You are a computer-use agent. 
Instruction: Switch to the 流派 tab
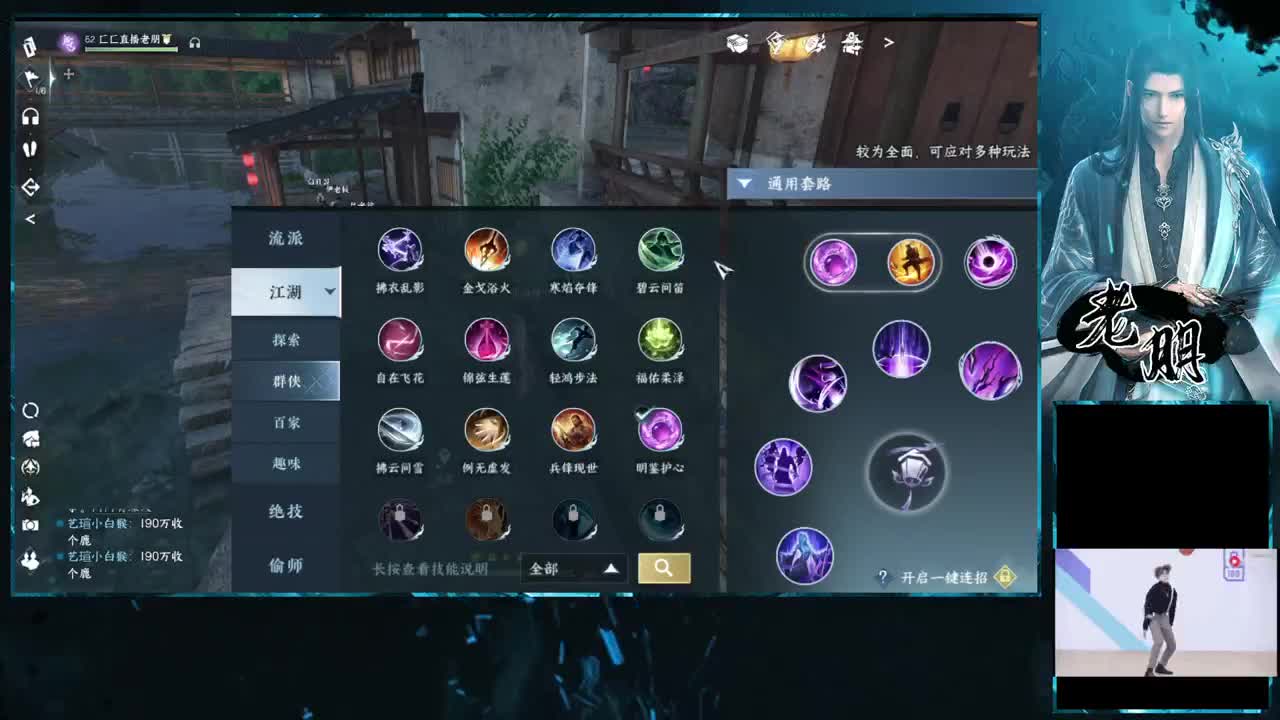(287, 237)
